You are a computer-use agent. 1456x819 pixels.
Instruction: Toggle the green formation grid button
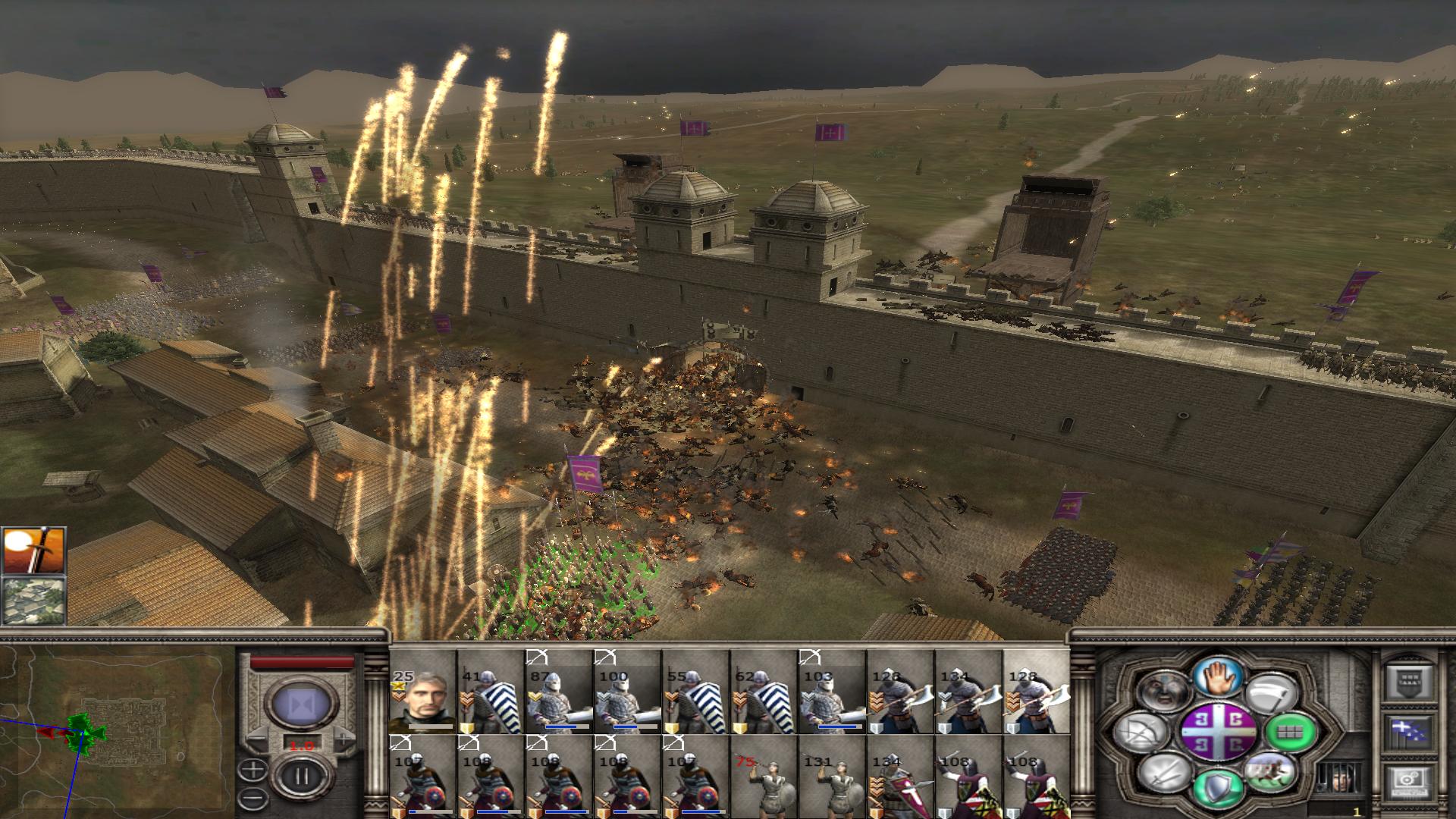coord(1290,733)
